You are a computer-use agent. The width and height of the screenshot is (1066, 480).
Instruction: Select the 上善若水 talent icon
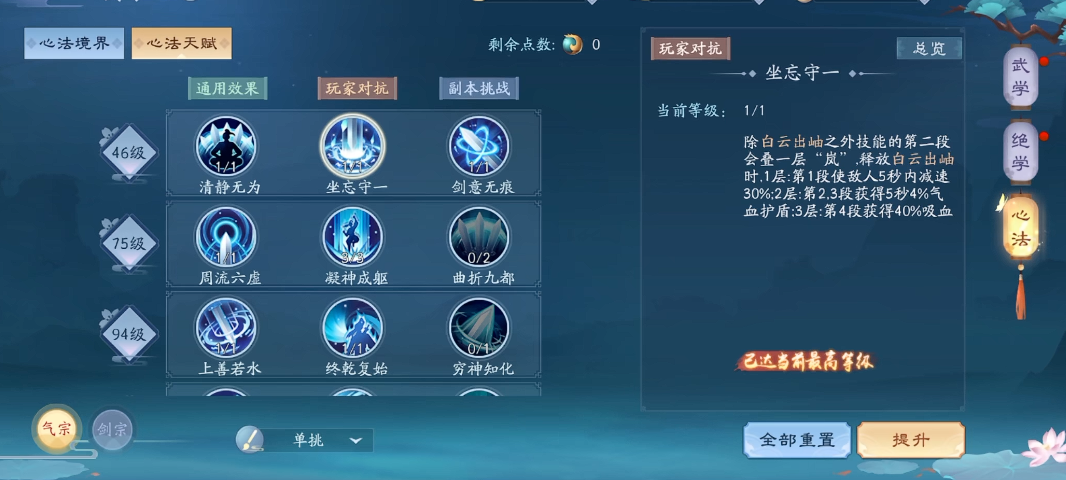point(226,327)
